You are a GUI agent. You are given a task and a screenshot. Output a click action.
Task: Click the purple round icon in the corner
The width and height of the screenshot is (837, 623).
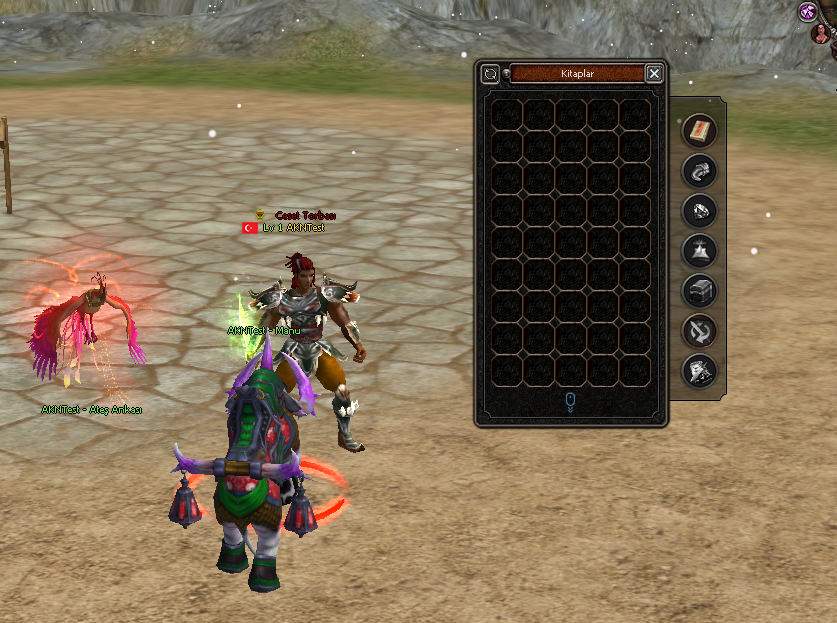tap(808, 12)
